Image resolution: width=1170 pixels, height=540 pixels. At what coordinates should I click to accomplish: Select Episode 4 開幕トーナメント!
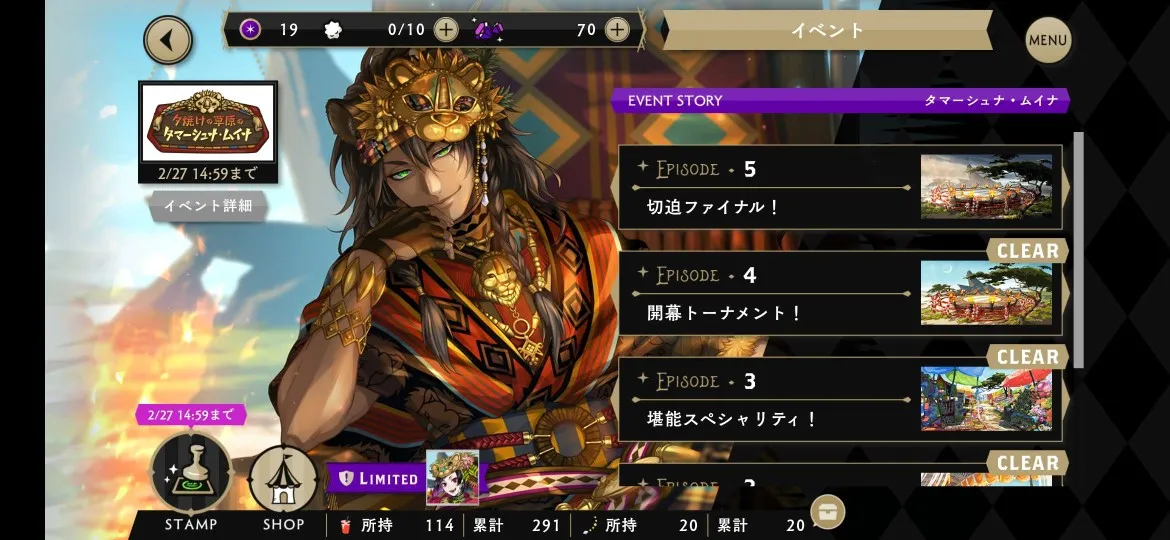842,293
